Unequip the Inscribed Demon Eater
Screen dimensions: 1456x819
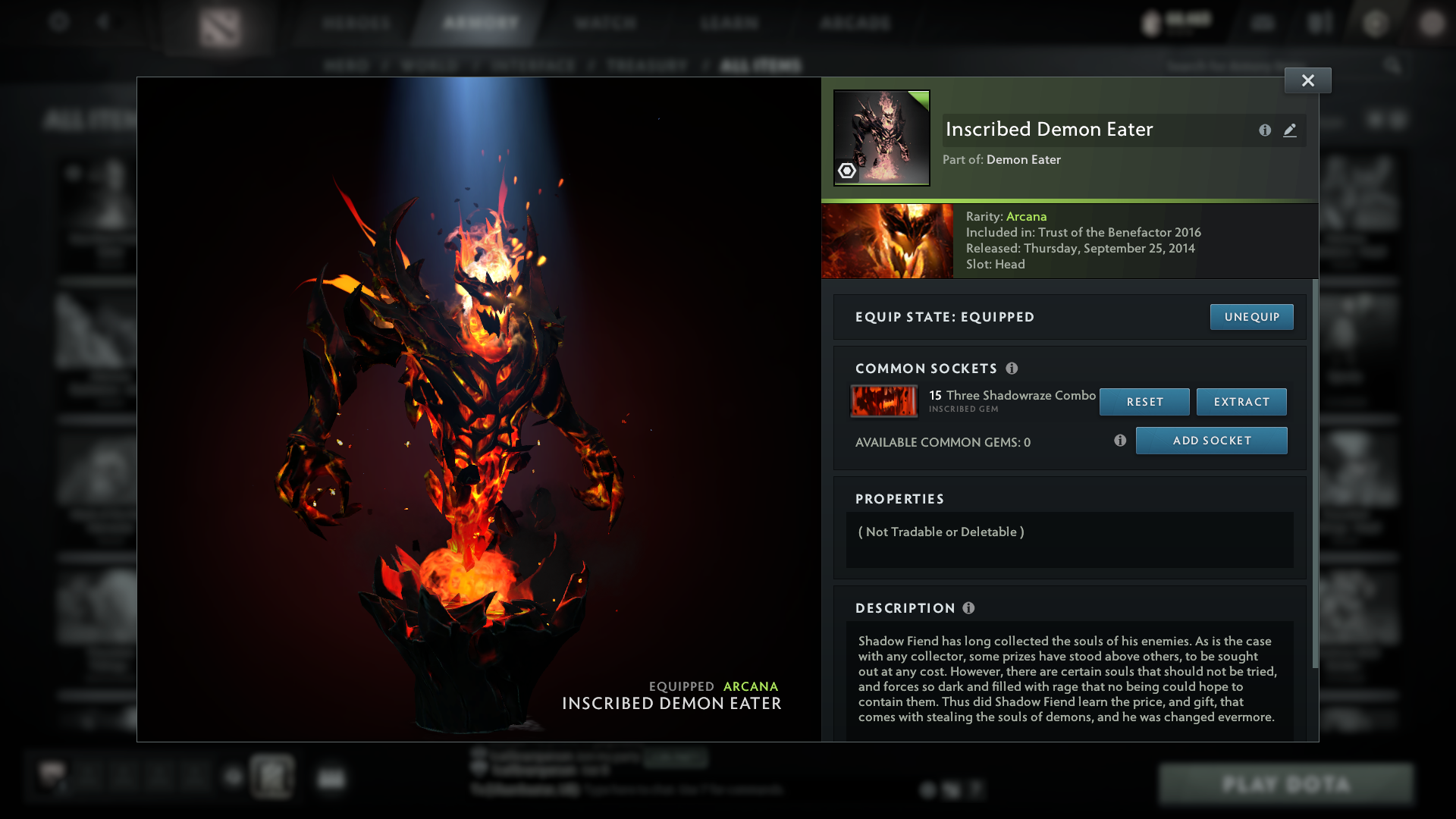tap(1251, 317)
